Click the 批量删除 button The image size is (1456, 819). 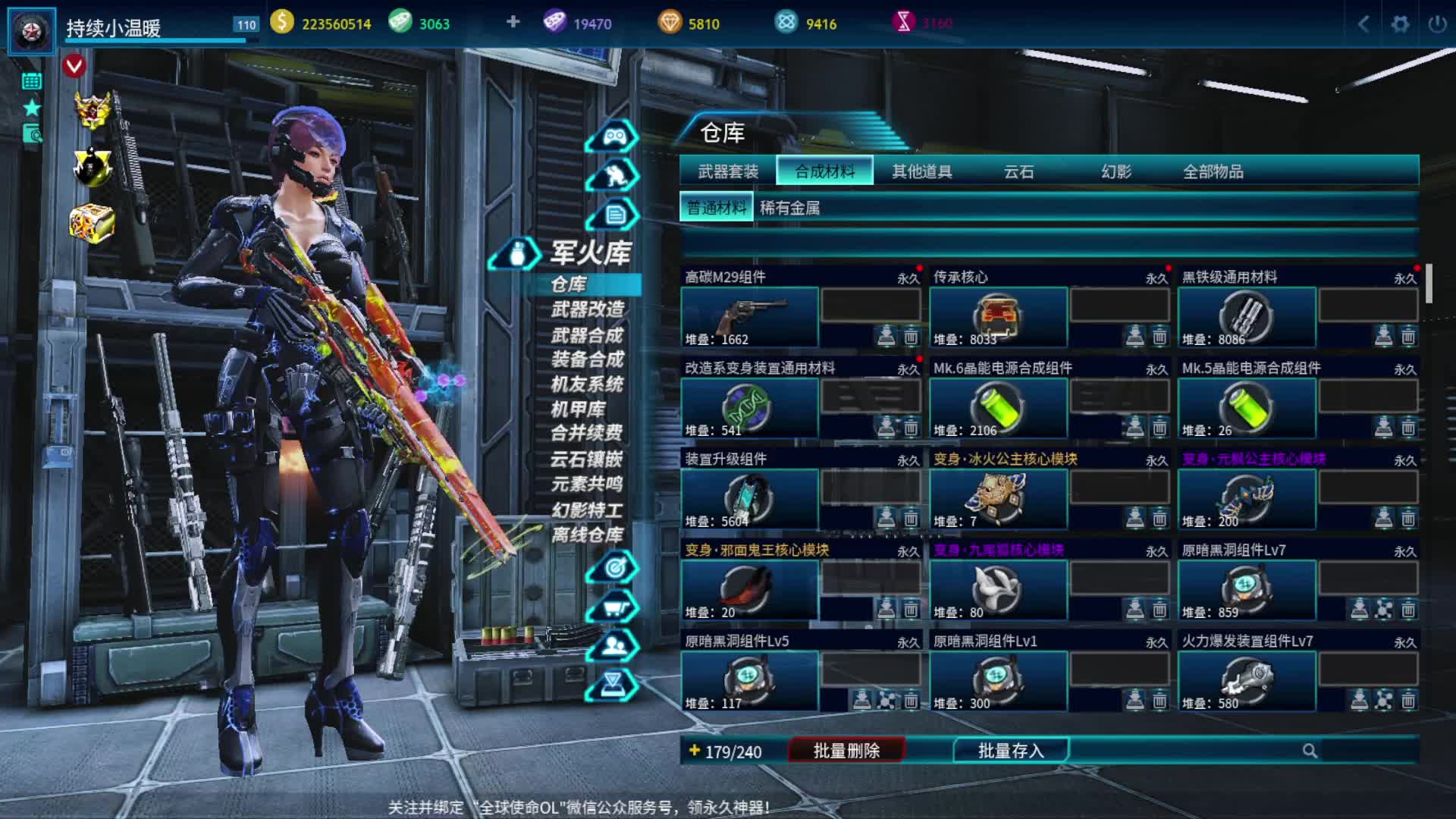click(846, 751)
